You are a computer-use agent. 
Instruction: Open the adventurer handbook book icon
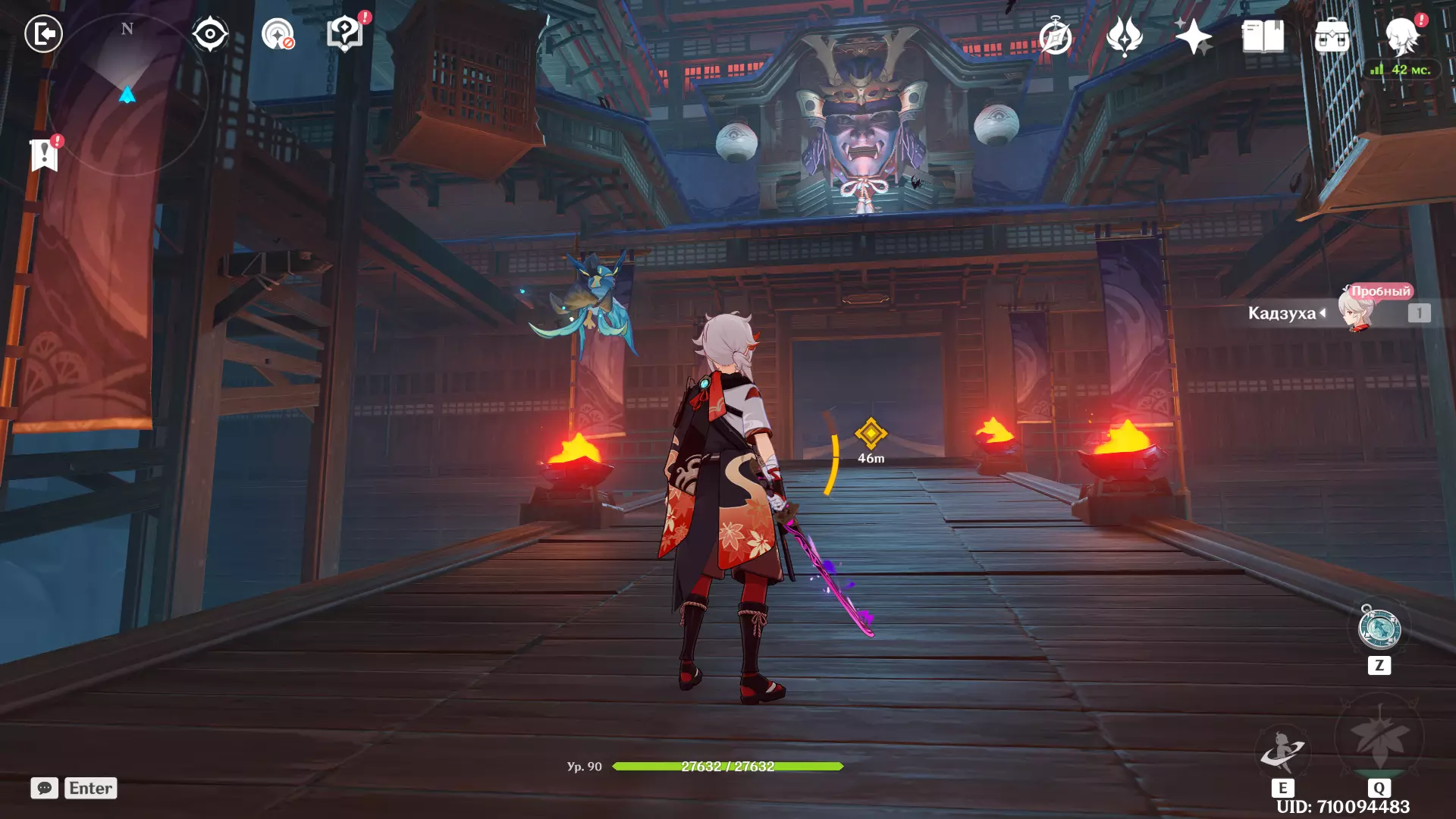[1263, 36]
